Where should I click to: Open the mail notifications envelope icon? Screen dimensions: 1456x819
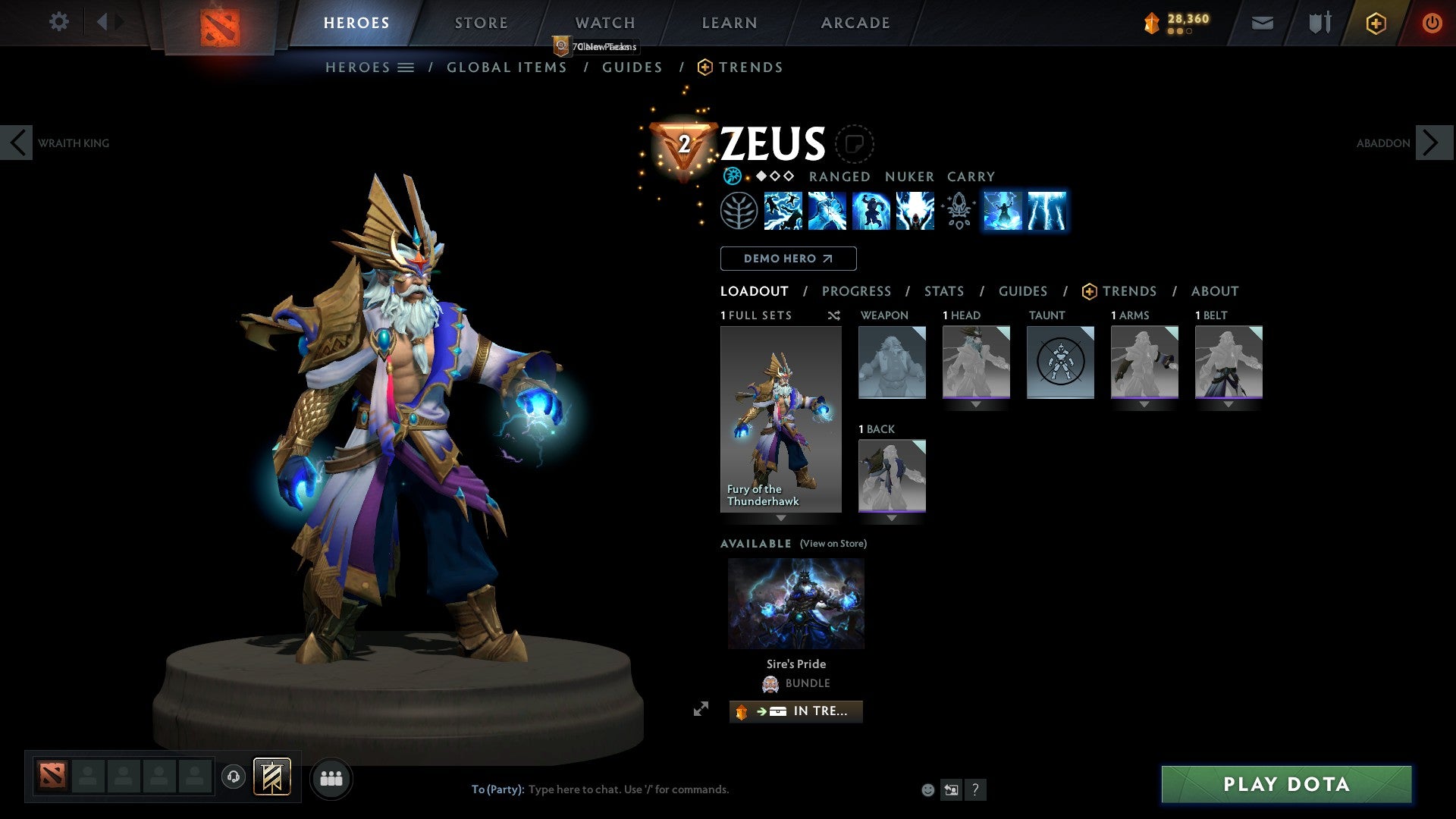click(1262, 23)
